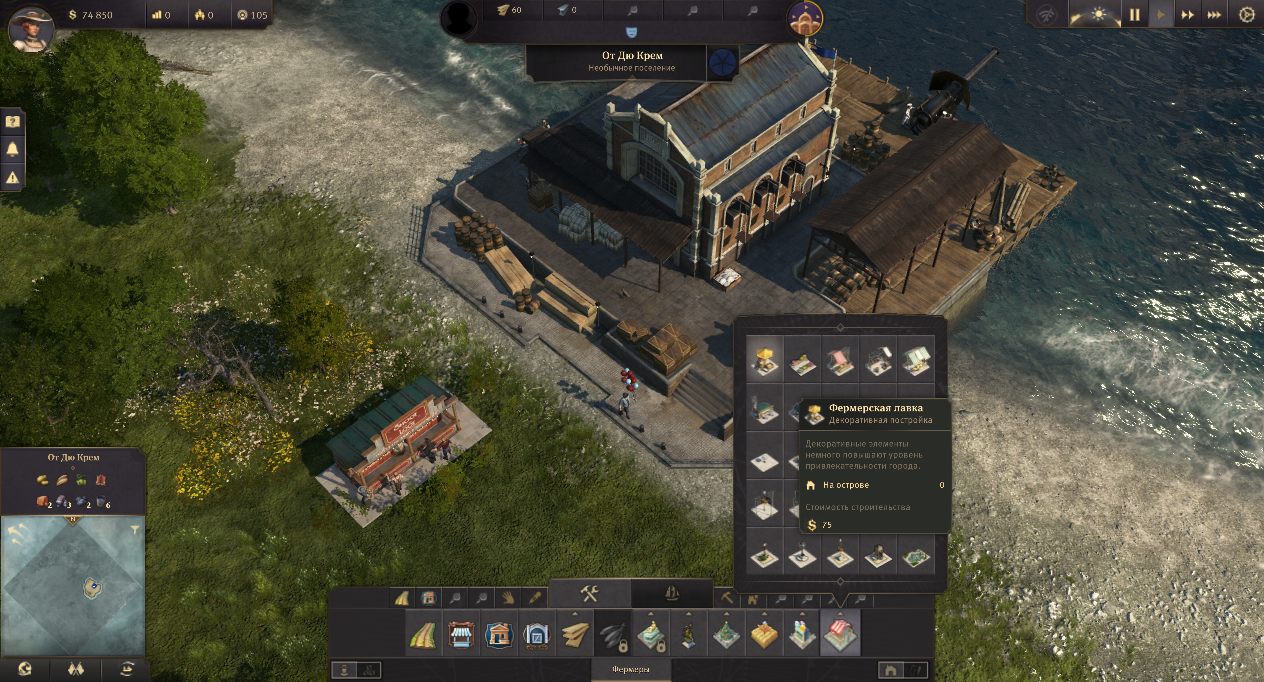
Task: Open the warning triangle alerts icon
Action: 13,177
